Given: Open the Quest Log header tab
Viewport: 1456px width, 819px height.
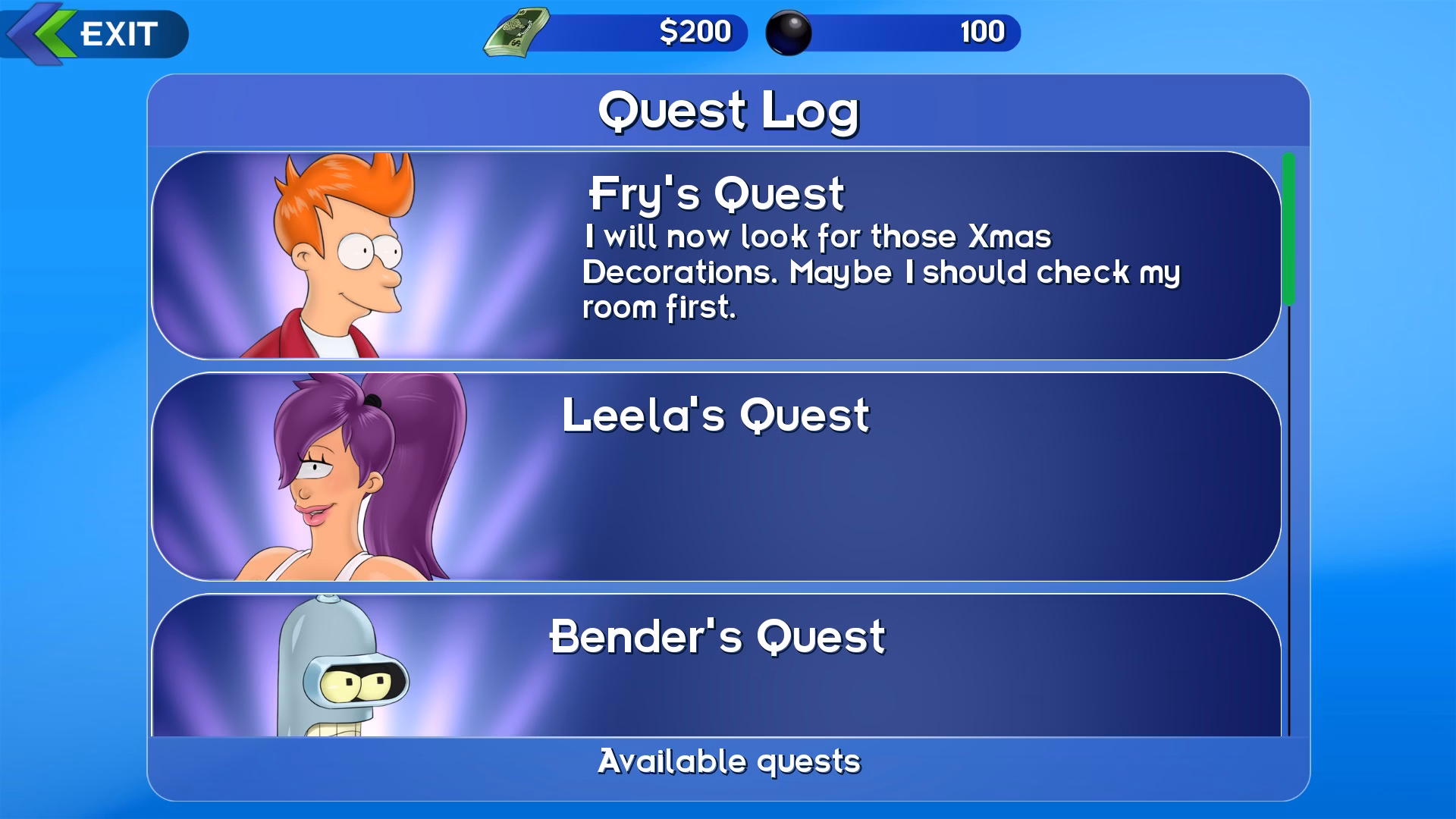Looking at the screenshot, I should 726,108.
